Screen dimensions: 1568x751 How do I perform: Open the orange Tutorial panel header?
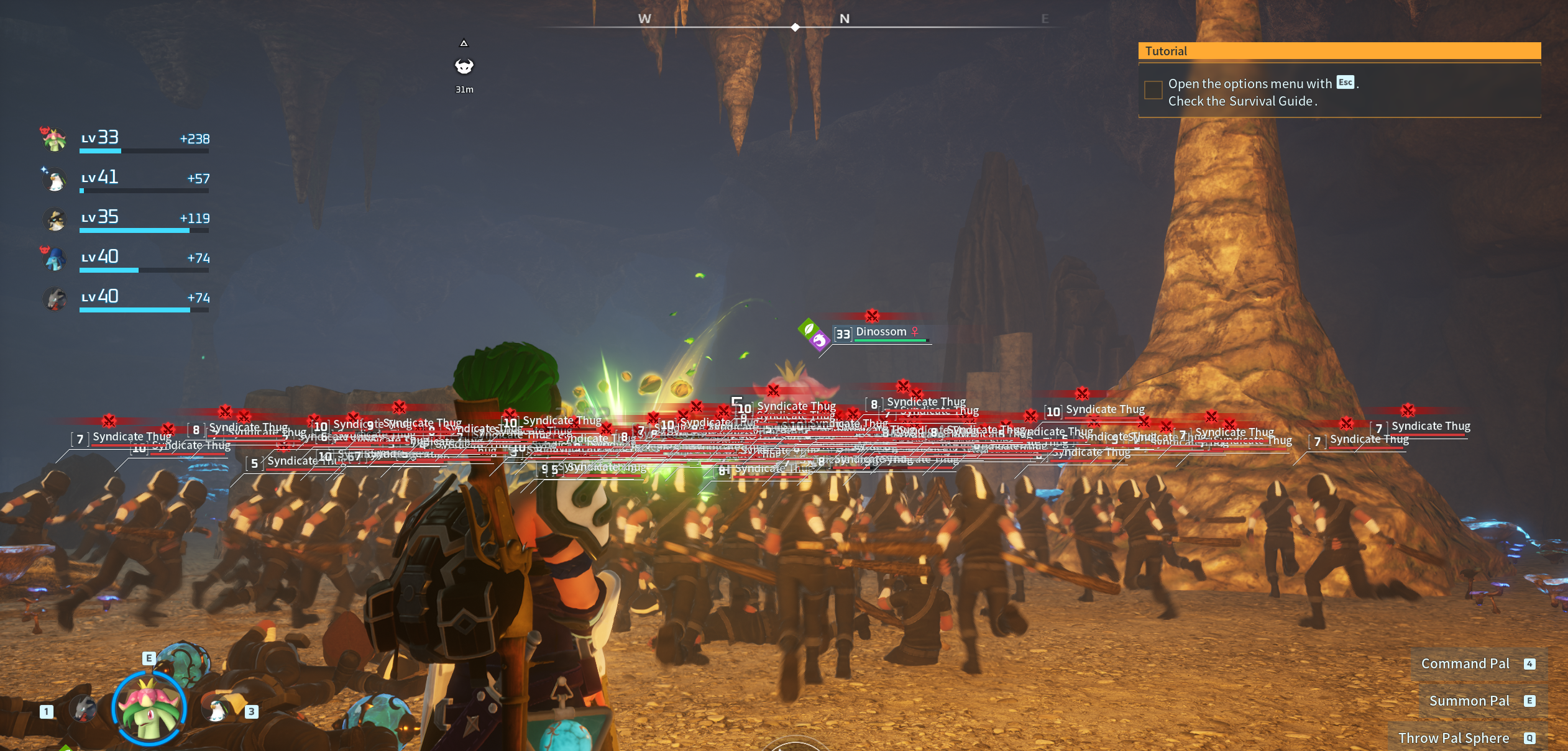coord(1339,51)
